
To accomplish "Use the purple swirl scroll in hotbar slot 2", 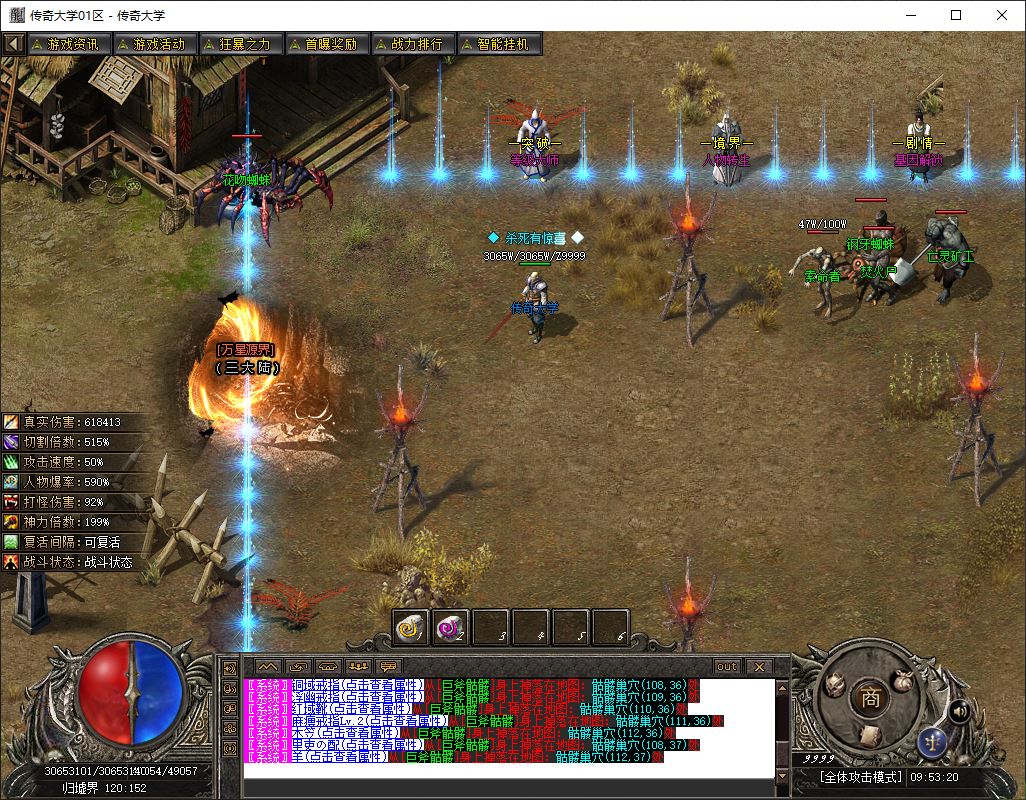I will click(x=451, y=627).
